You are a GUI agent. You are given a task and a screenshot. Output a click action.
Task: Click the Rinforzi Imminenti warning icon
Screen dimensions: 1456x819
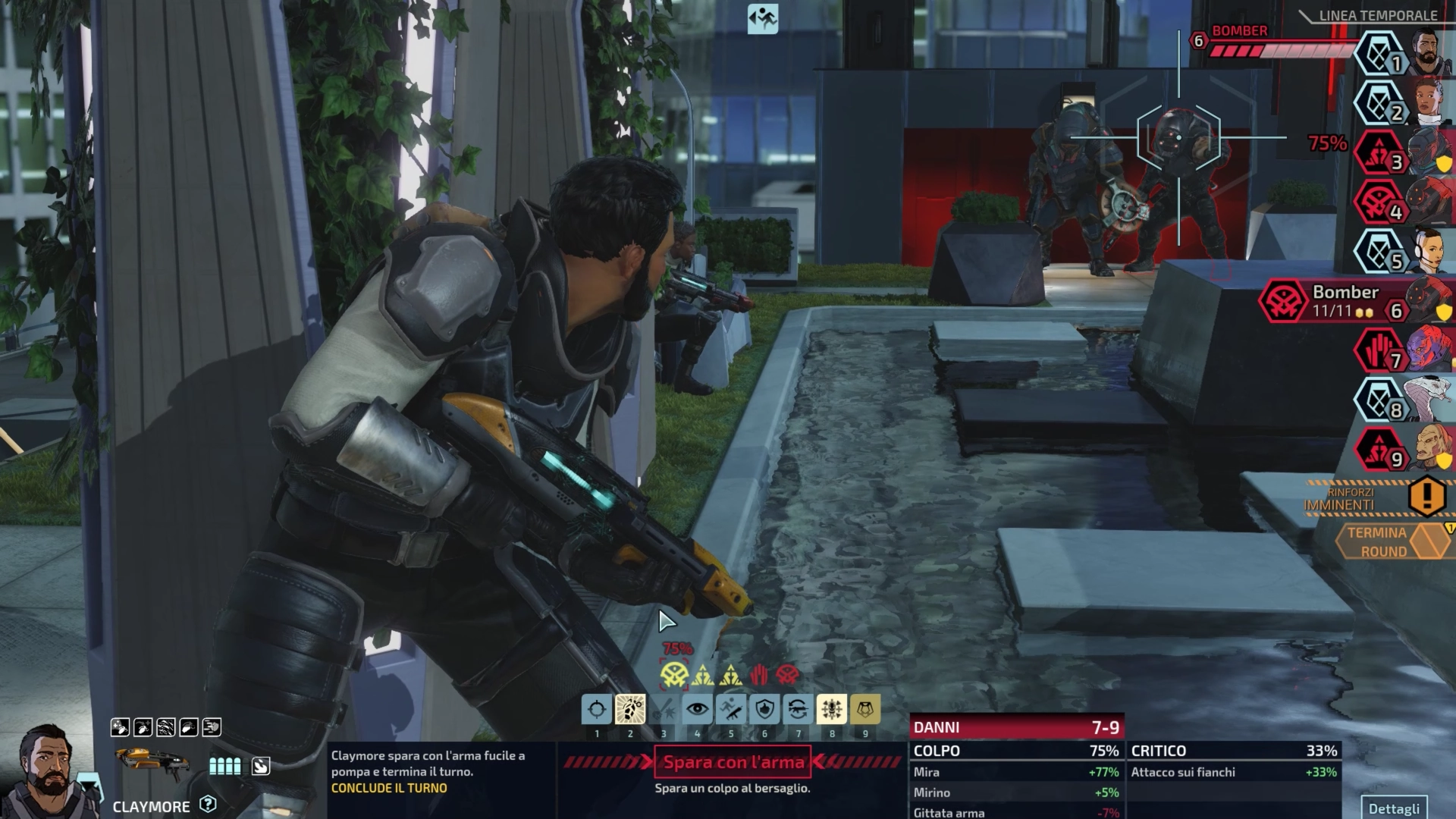coord(1426,496)
